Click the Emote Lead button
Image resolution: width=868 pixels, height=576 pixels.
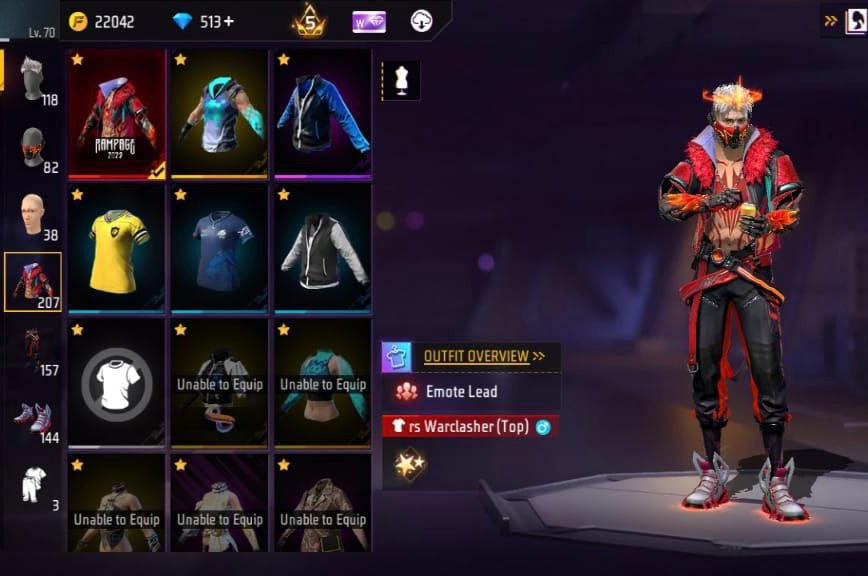pyautogui.click(x=461, y=392)
